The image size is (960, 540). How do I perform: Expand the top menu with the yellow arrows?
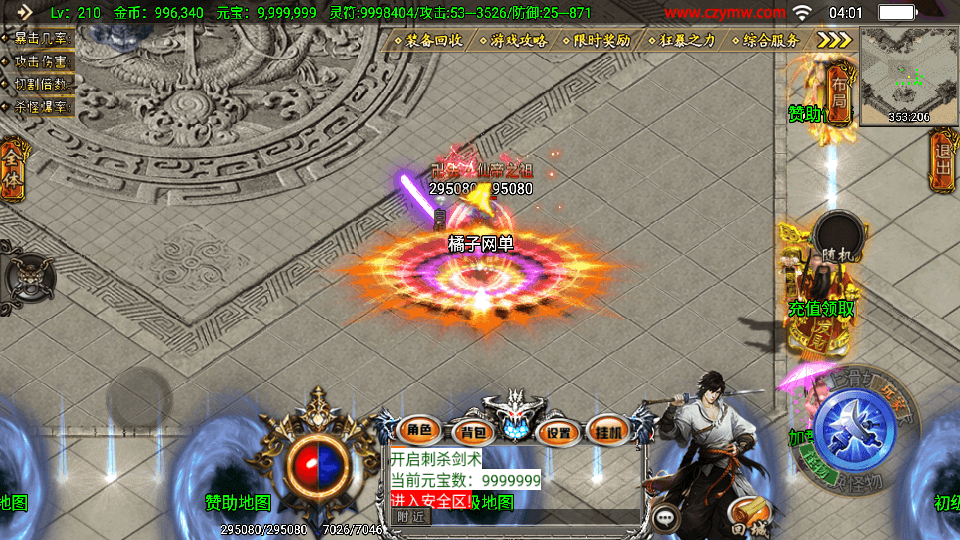pos(833,40)
